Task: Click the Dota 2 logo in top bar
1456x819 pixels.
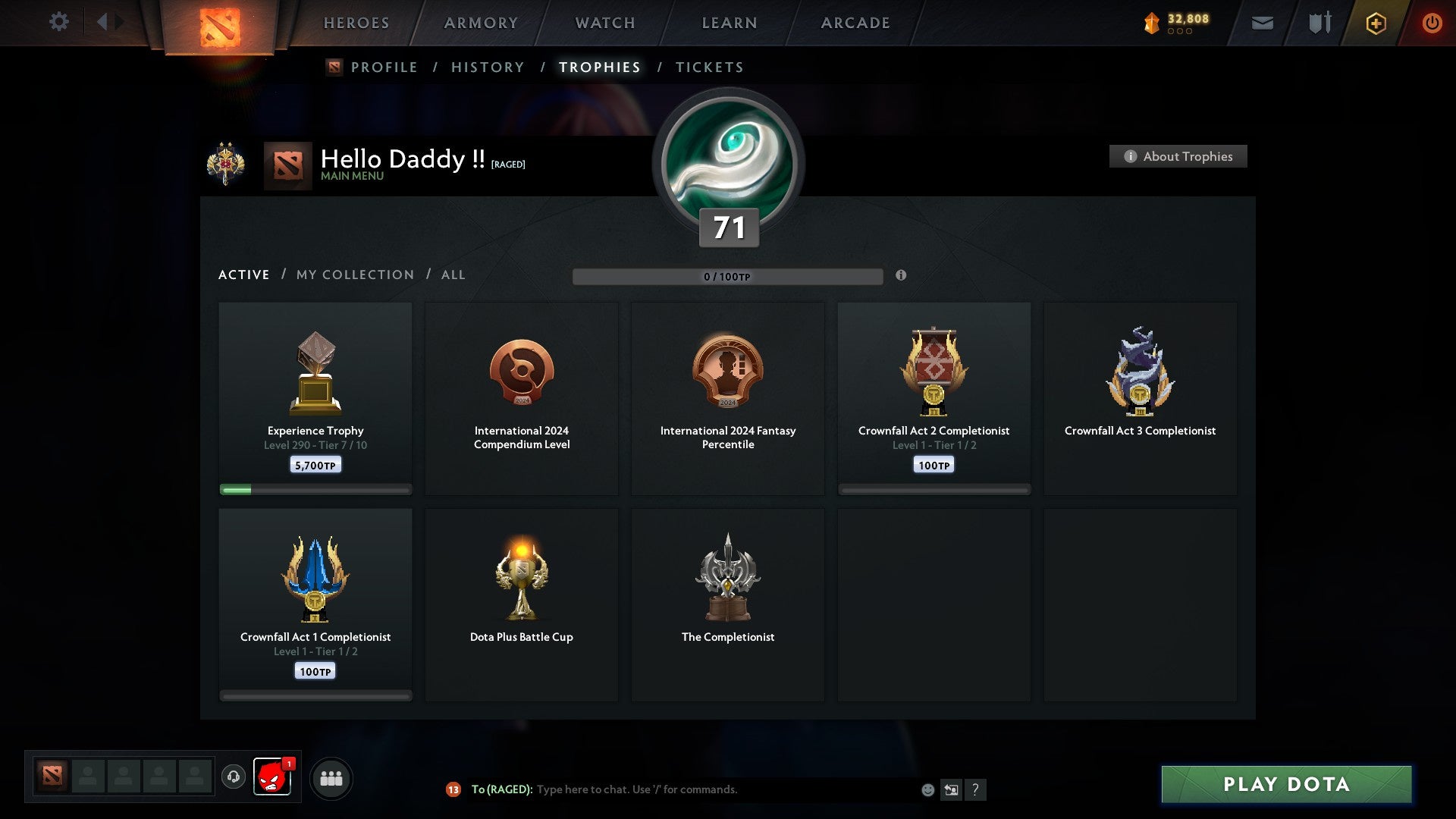Action: [x=221, y=23]
